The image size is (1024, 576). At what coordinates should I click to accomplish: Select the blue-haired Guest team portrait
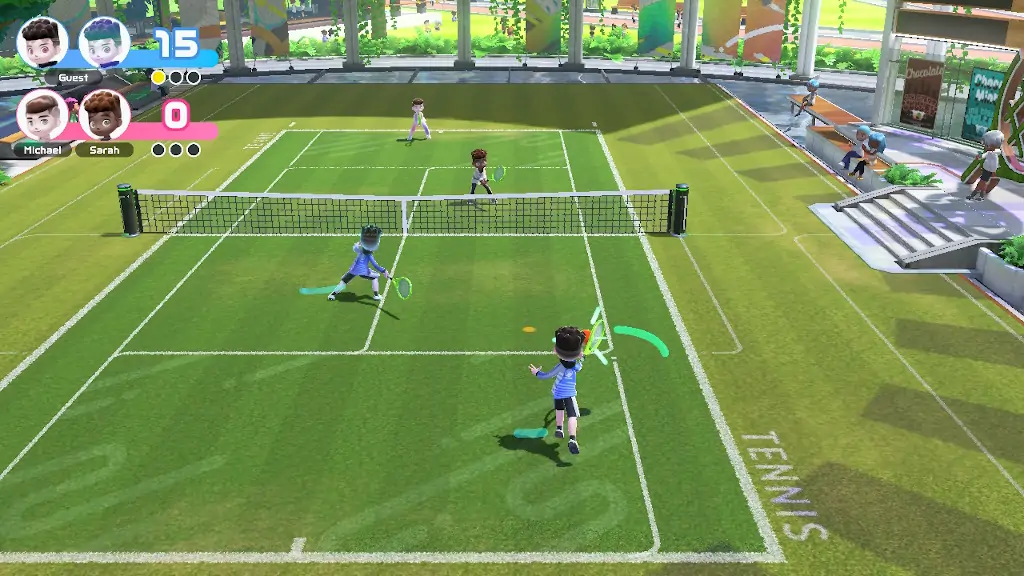103,42
